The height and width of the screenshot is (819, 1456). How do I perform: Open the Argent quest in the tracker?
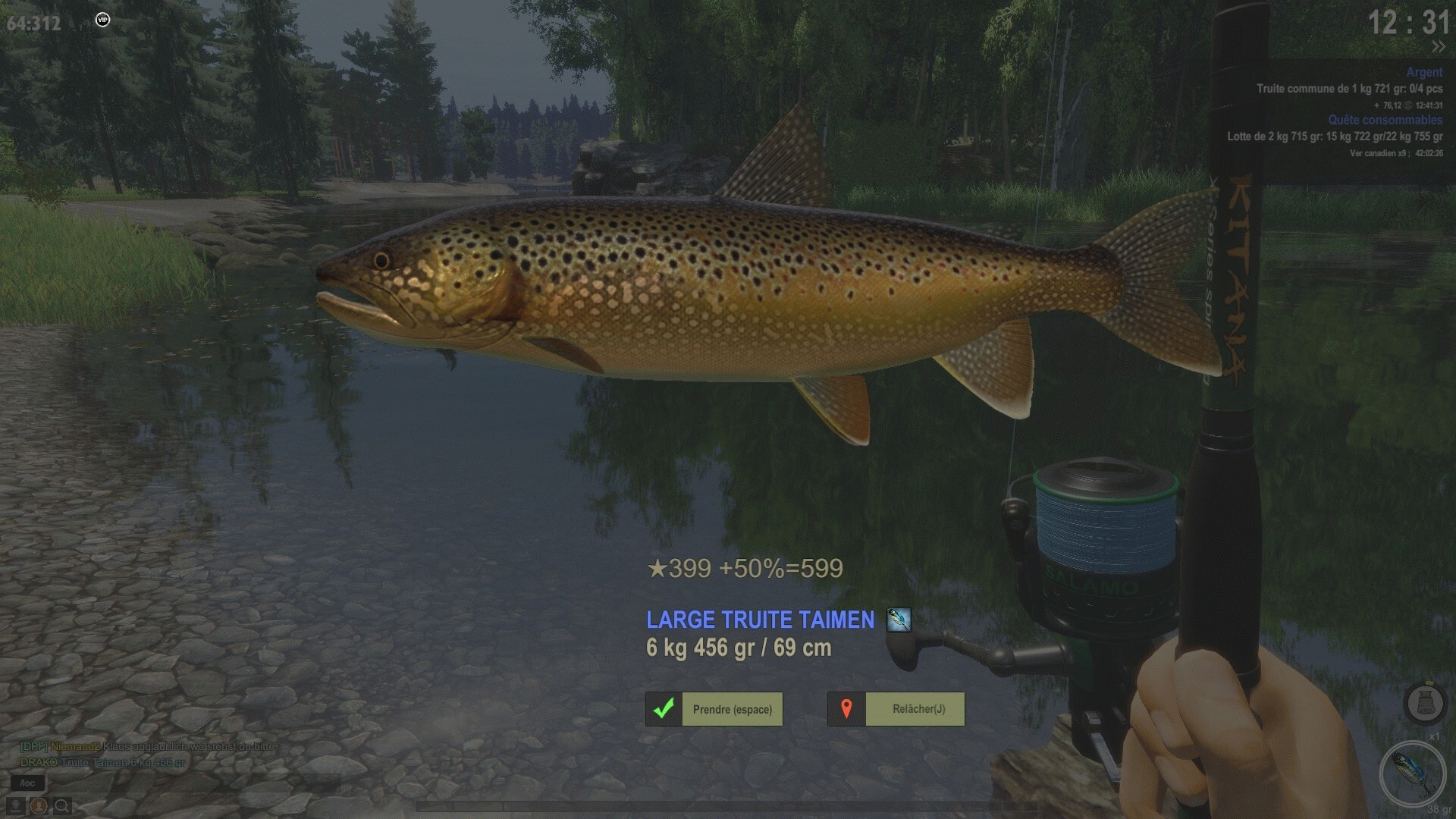[1423, 72]
